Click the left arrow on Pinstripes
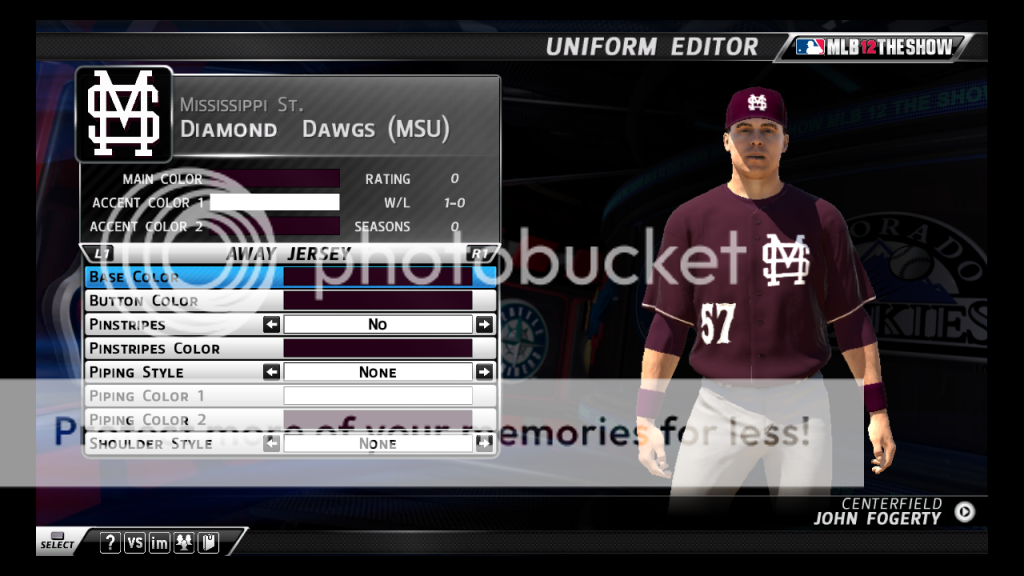Image resolution: width=1024 pixels, height=576 pixels. coord(271,325)
